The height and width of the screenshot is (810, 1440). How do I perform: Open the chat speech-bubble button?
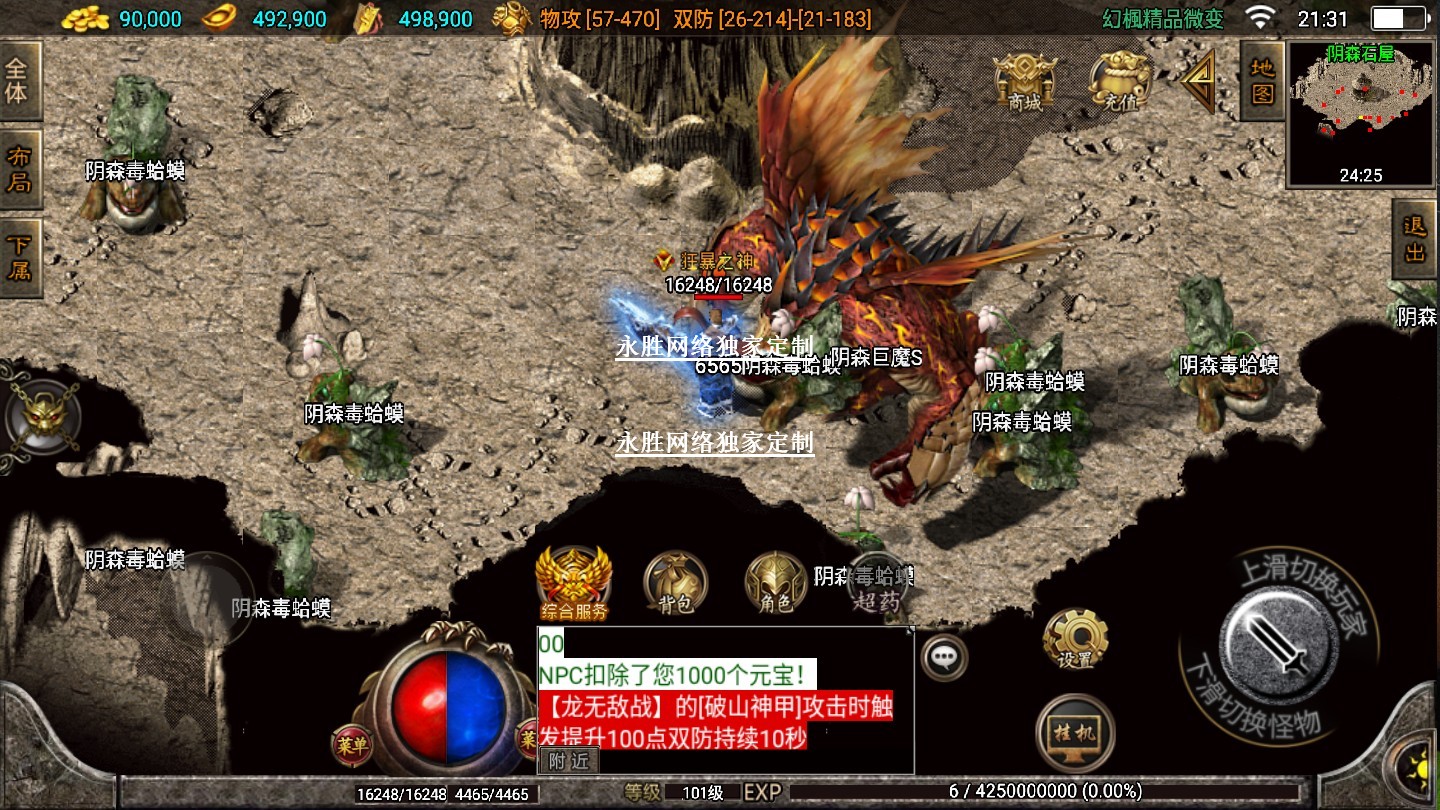[943, 657]
